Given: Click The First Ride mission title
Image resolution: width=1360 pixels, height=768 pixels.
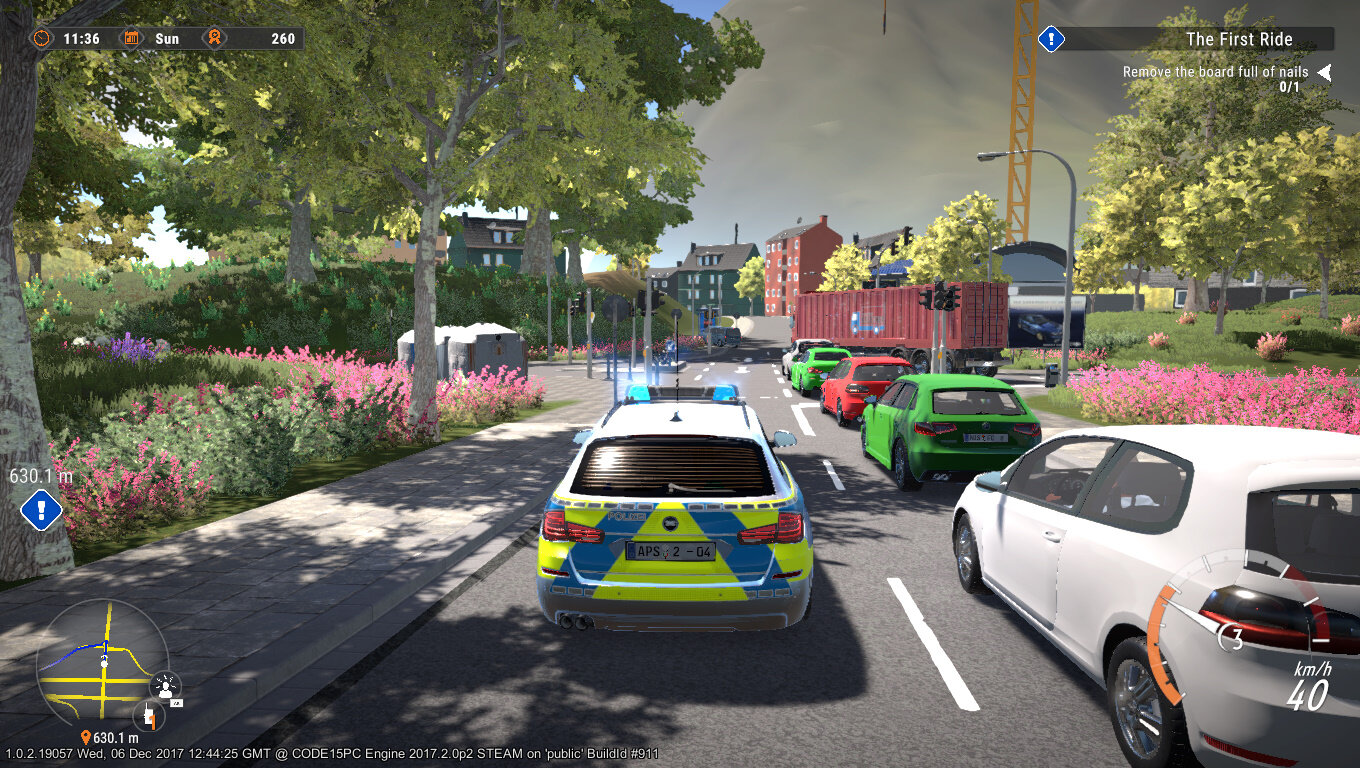Looking at the screenshot, I should coord(1238,39).
